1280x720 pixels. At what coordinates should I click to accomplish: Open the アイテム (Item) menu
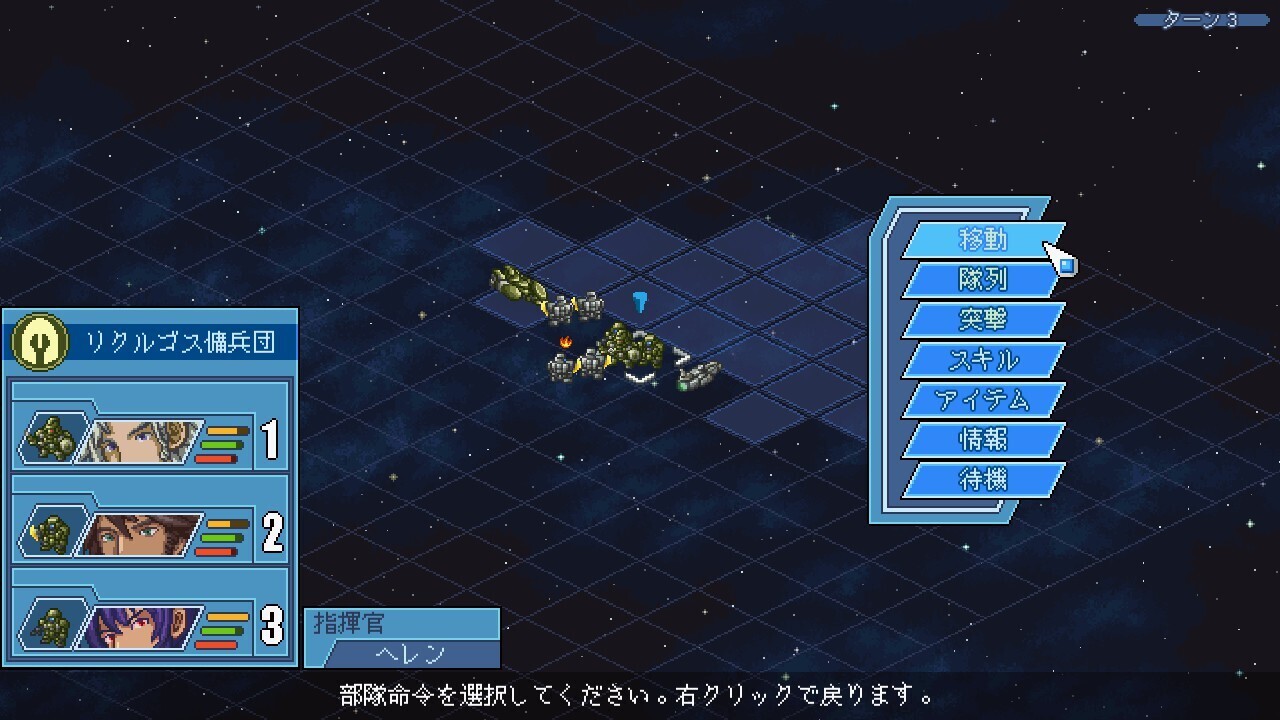tap(982, 400)
